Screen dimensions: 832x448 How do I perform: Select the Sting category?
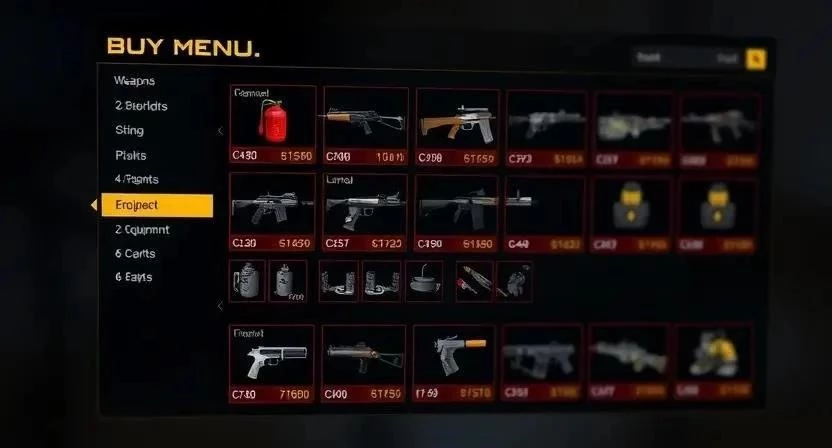(130, 130)
